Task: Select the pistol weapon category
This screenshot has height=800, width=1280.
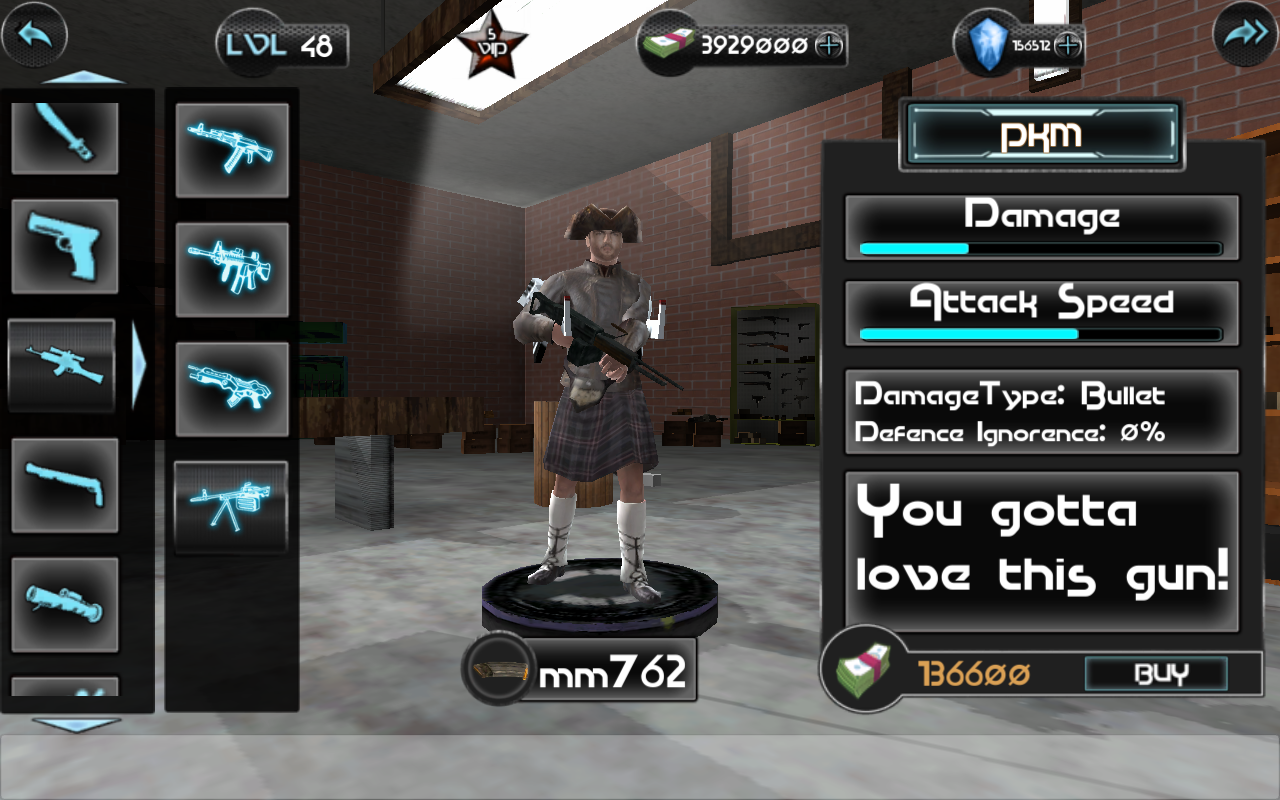Action: coord(63,247)
